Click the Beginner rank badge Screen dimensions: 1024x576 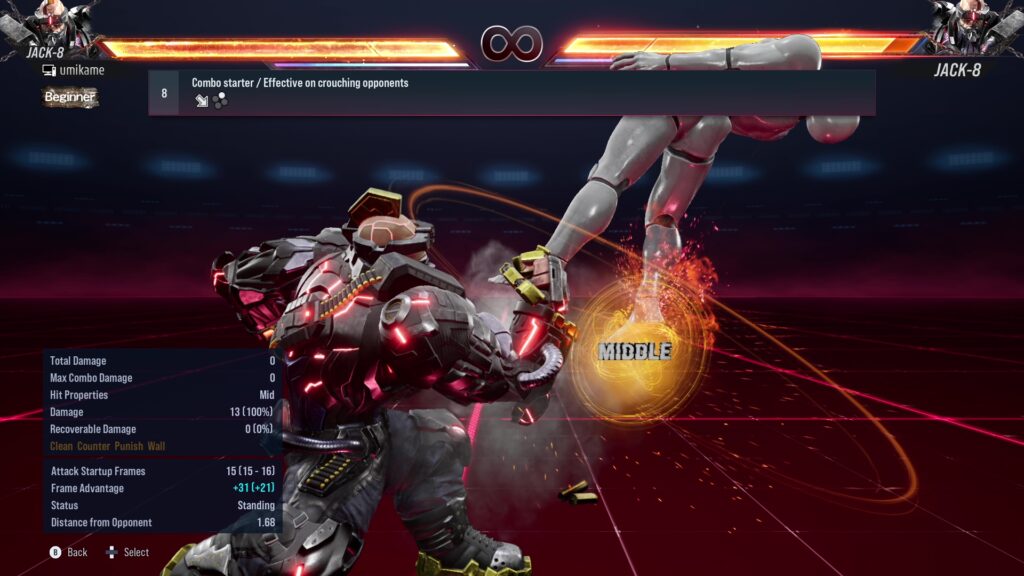pyautogui.click(x=70, y=97)
